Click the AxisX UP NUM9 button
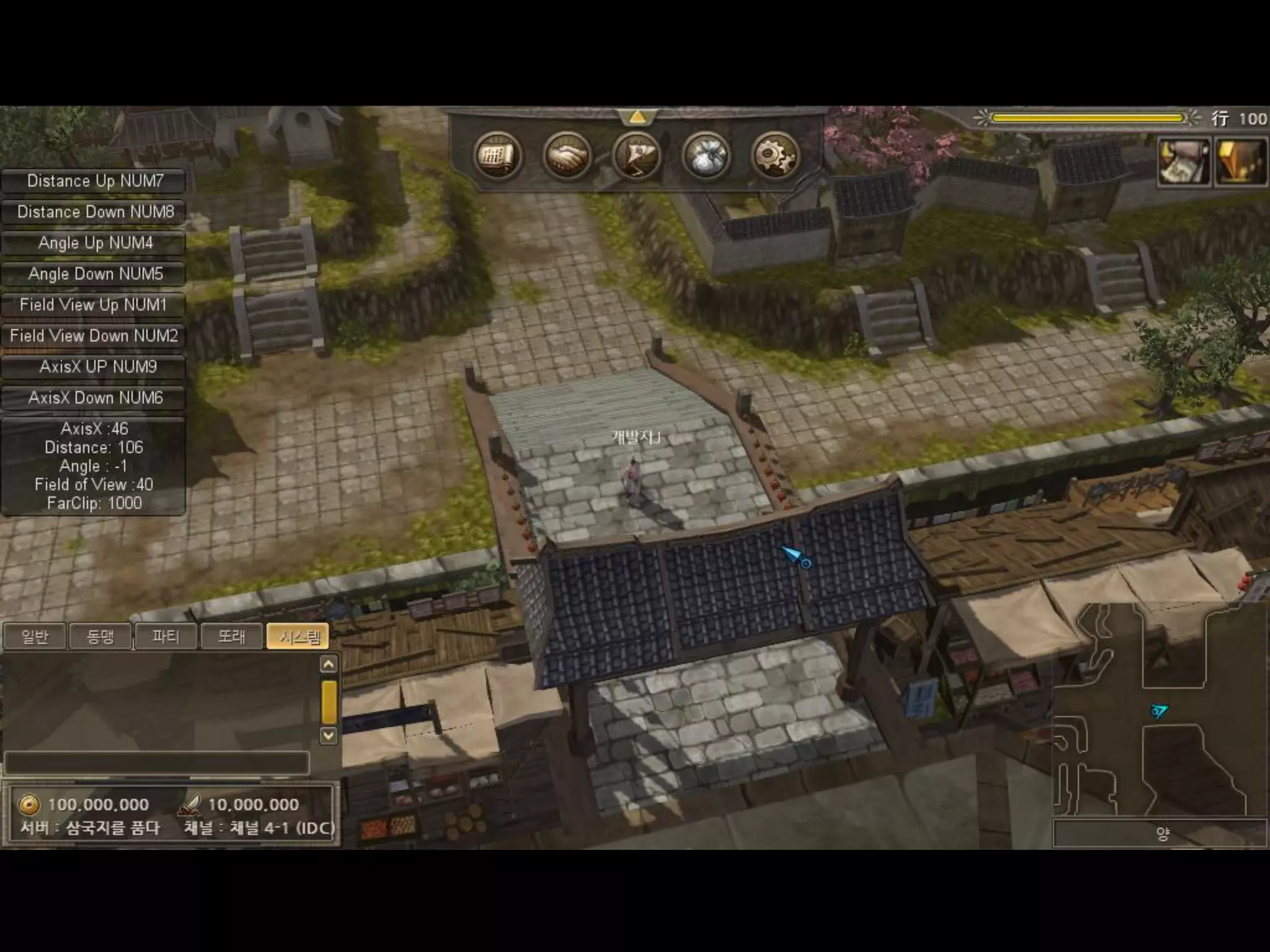1270x952 pixels. pyautogui.click(x=94, y=367)
